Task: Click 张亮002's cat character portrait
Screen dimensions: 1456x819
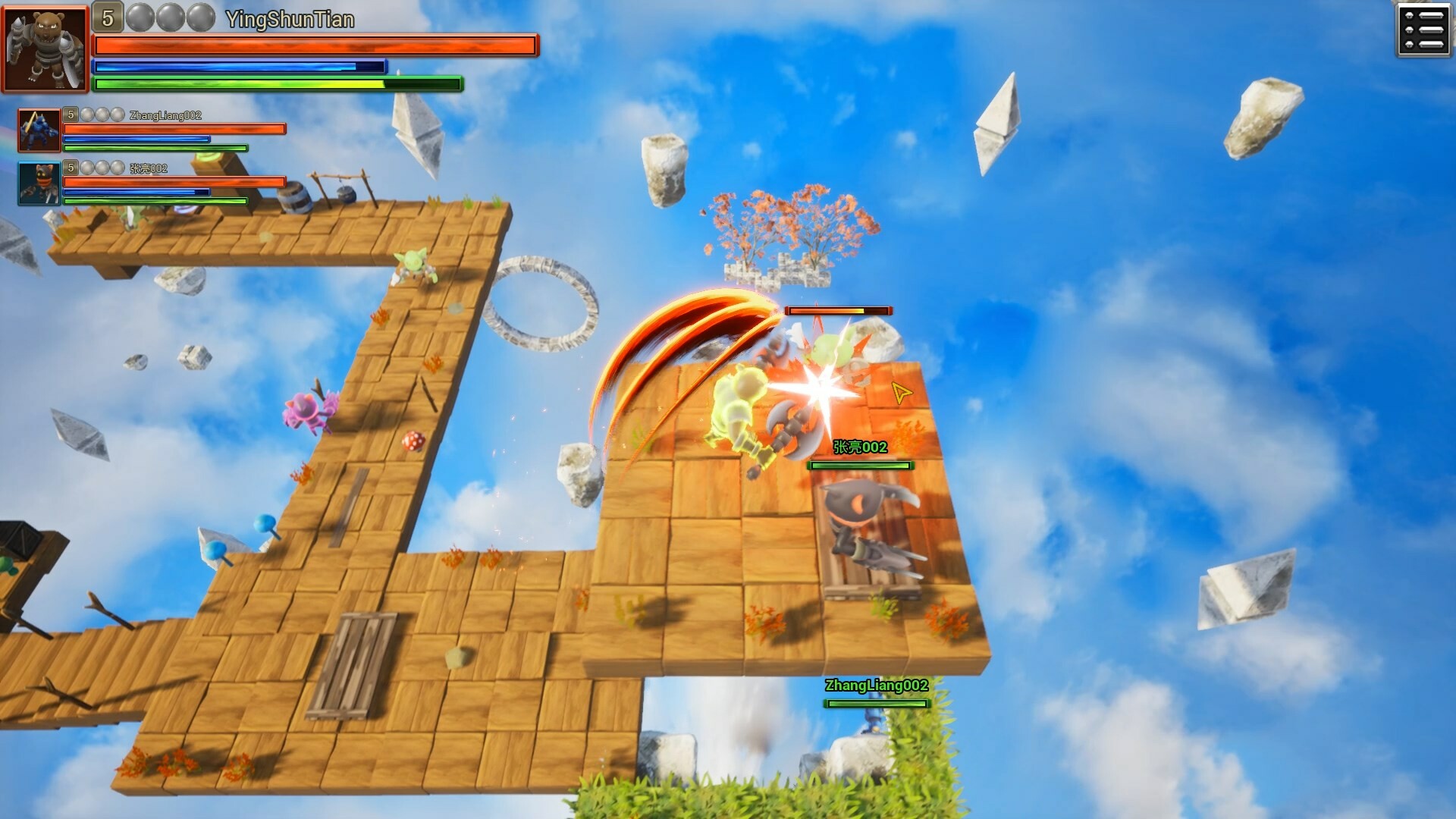Action: (x=39, y=184)
